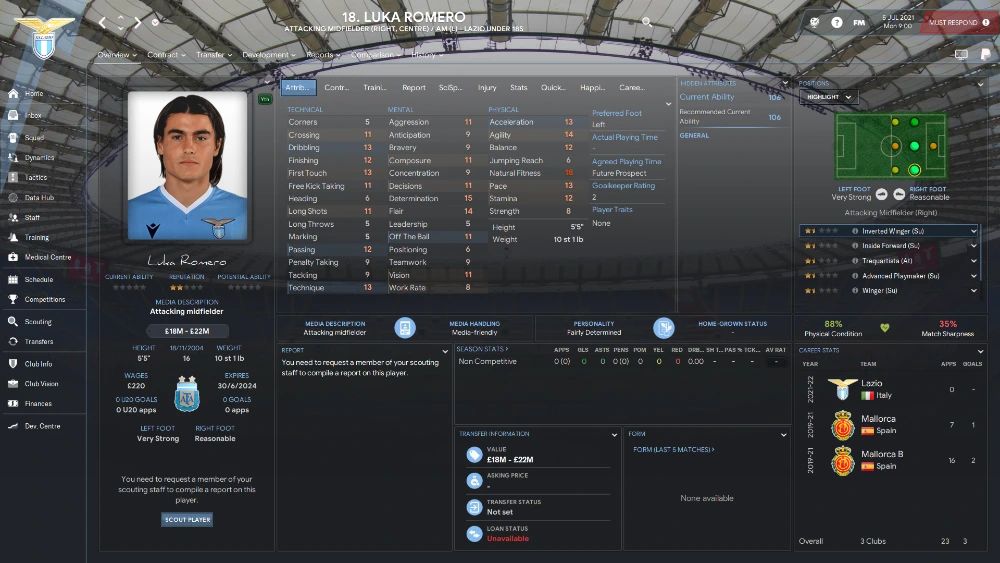
Task: Switch to the Injury tab
Action: (487, 88)
